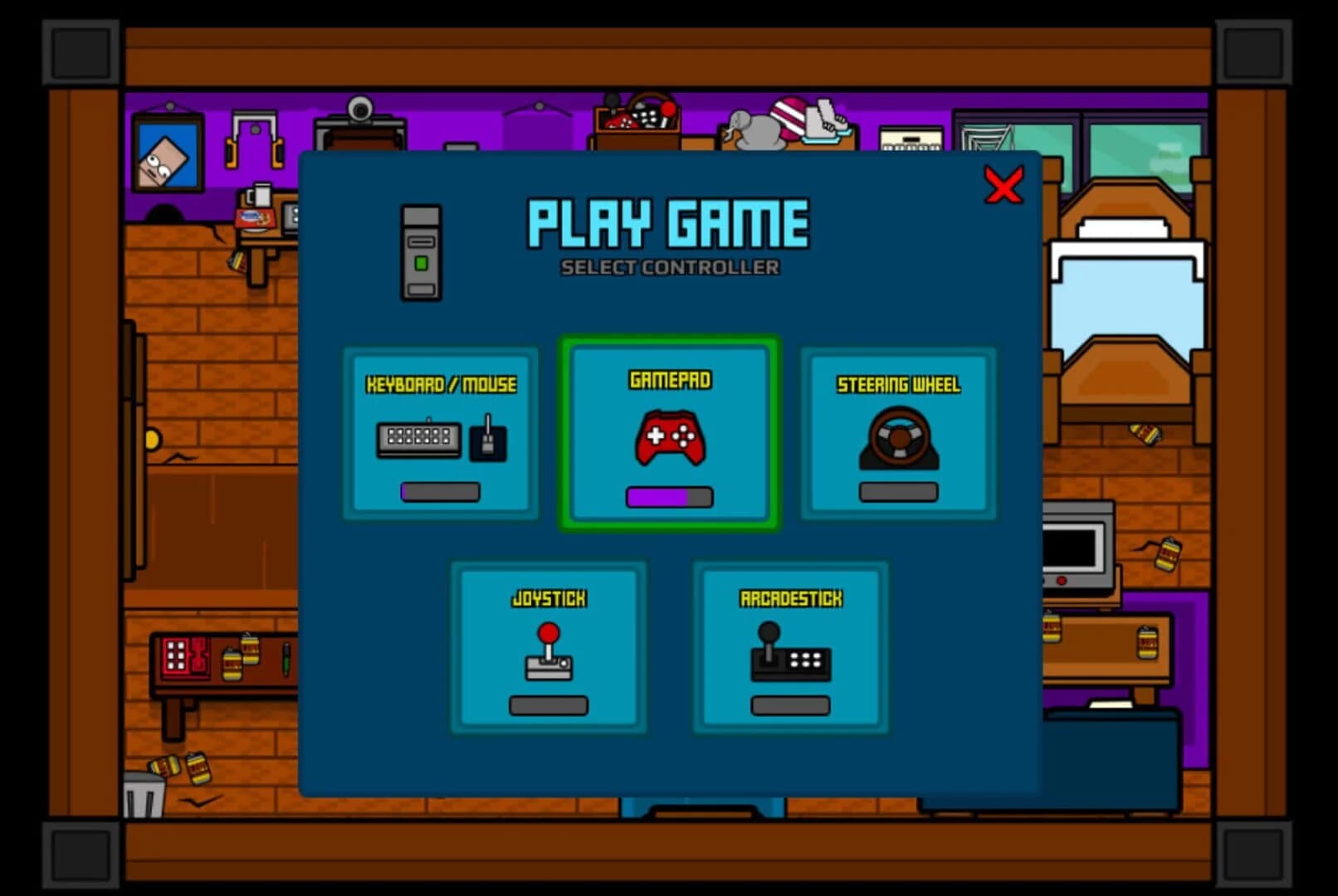Click the purple progress bar under Gamepad
This screenshot has height=896, width=1338.
coord(668,496)
